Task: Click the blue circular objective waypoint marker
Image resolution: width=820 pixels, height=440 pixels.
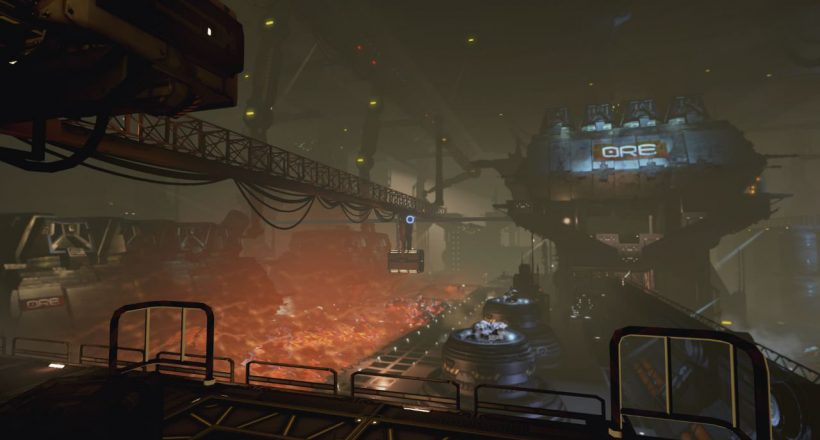Action: coord(408,216)
